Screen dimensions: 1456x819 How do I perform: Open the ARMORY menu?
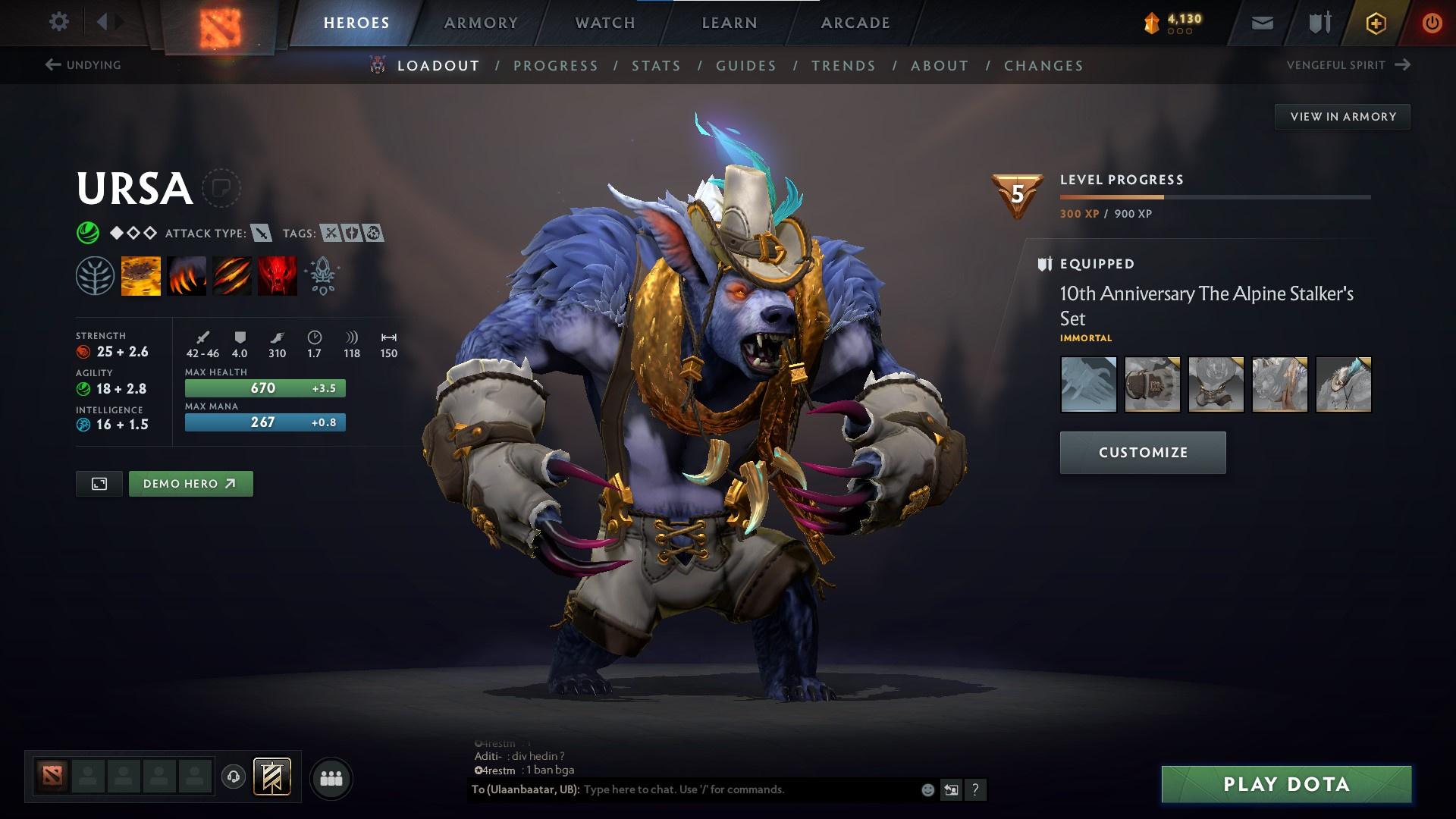[x=481, y=22]
